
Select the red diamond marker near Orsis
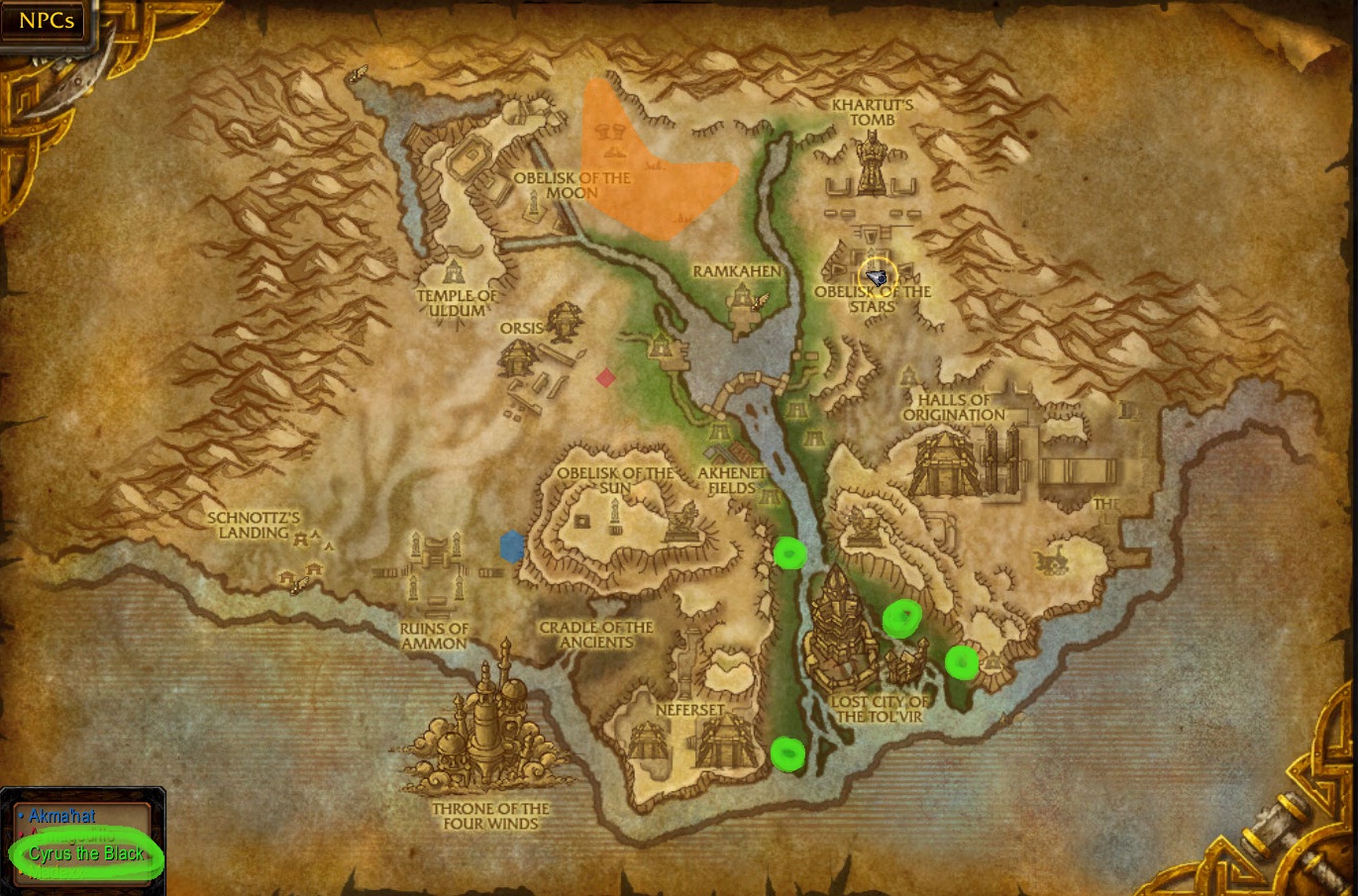[607, 376]
